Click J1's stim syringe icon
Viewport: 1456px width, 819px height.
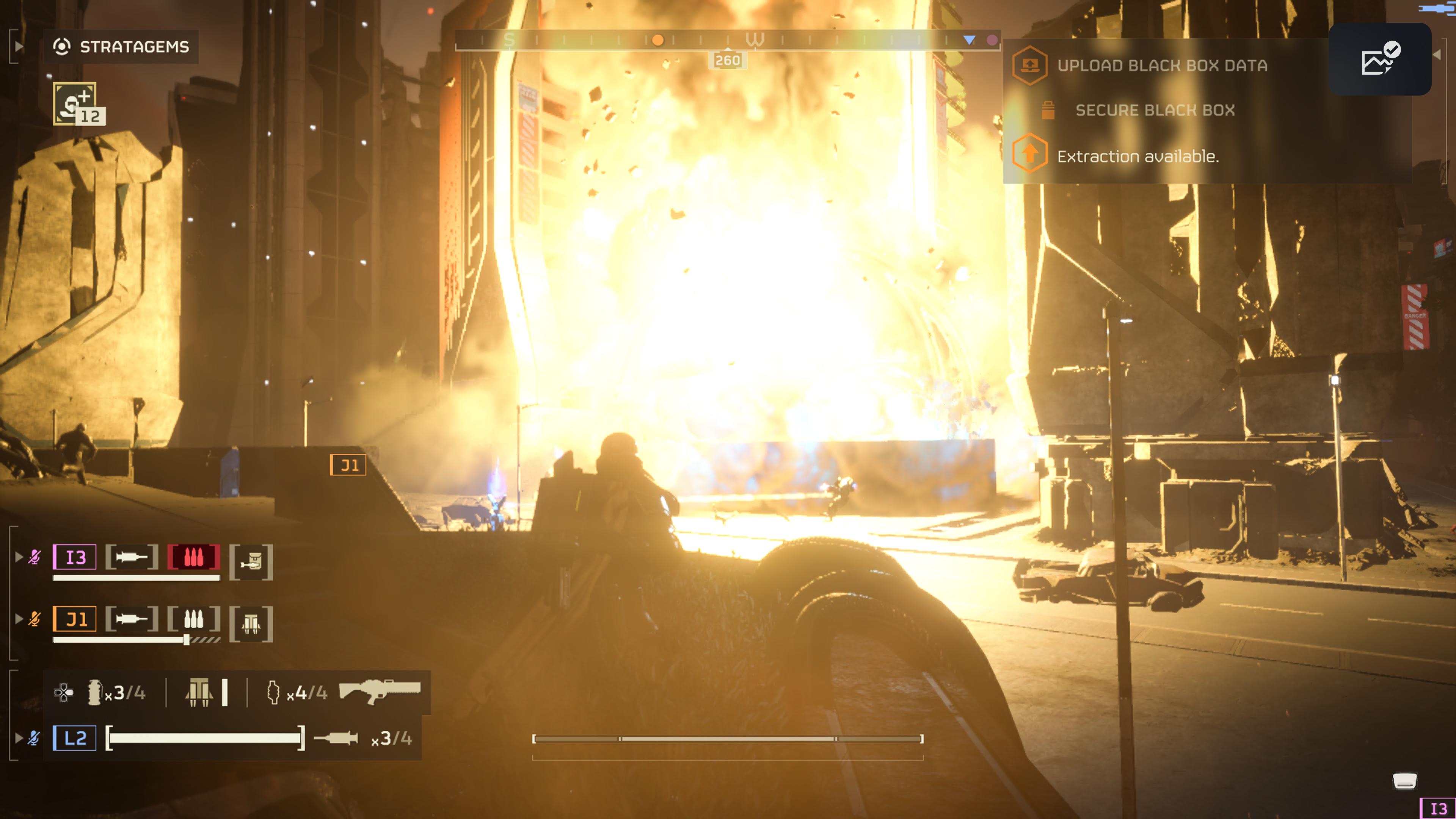pyautogui.click(x=131, y=619)
